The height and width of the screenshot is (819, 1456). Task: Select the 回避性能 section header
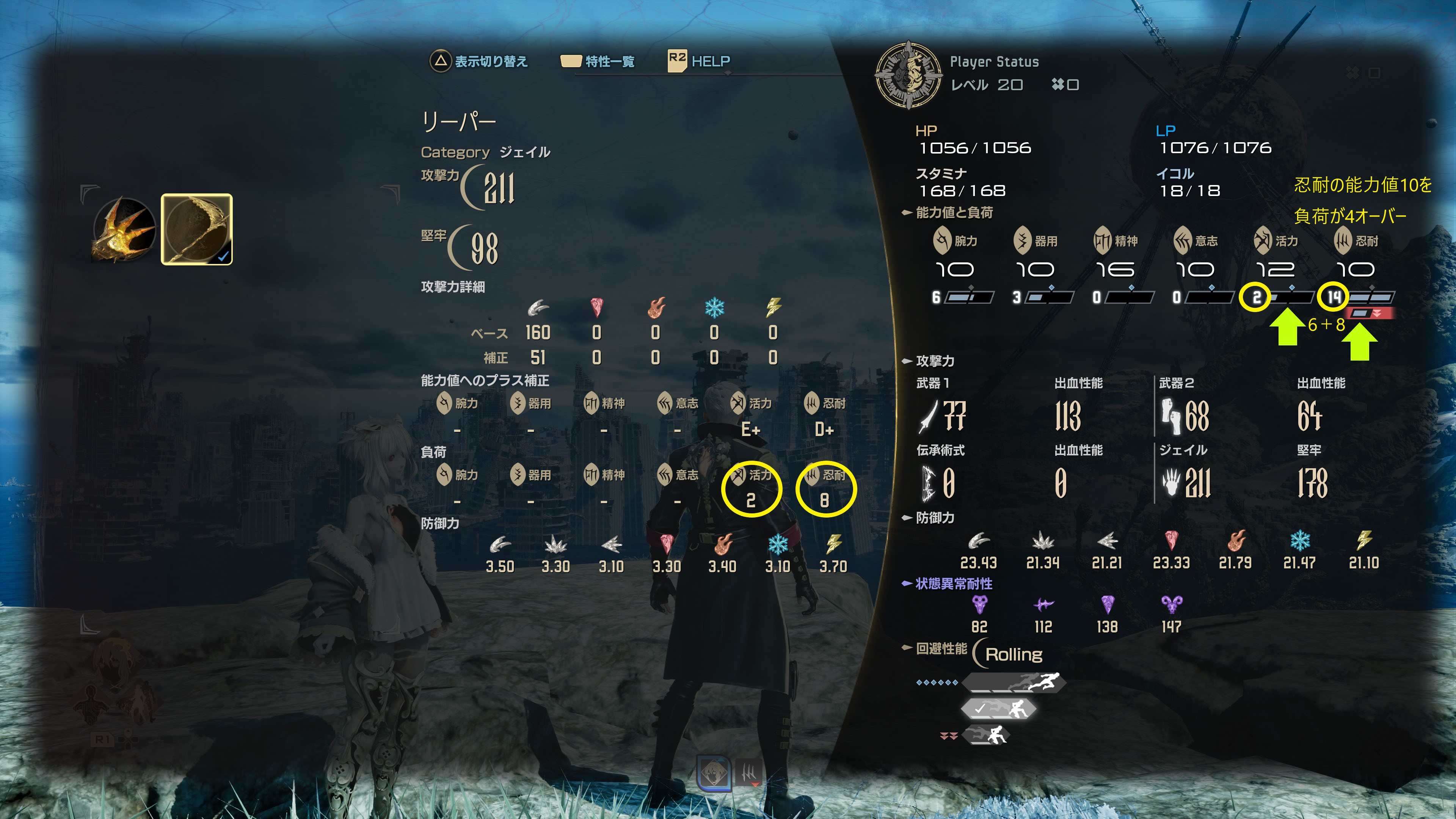point(941,648)
